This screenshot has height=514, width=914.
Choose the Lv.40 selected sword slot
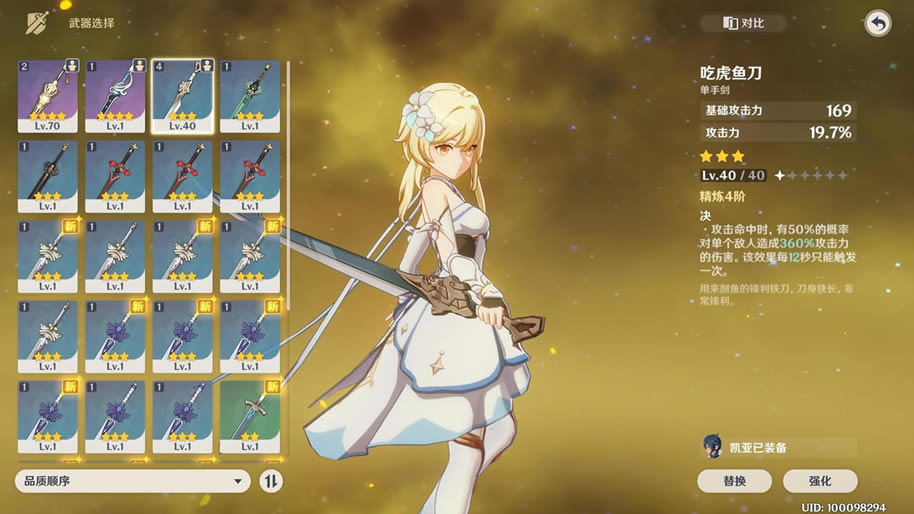coord(181,95)
